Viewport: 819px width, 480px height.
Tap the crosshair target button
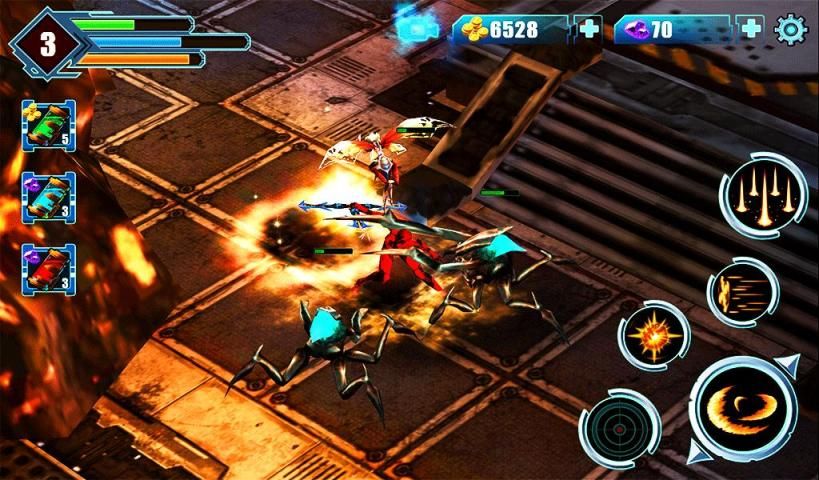(619, 428)
